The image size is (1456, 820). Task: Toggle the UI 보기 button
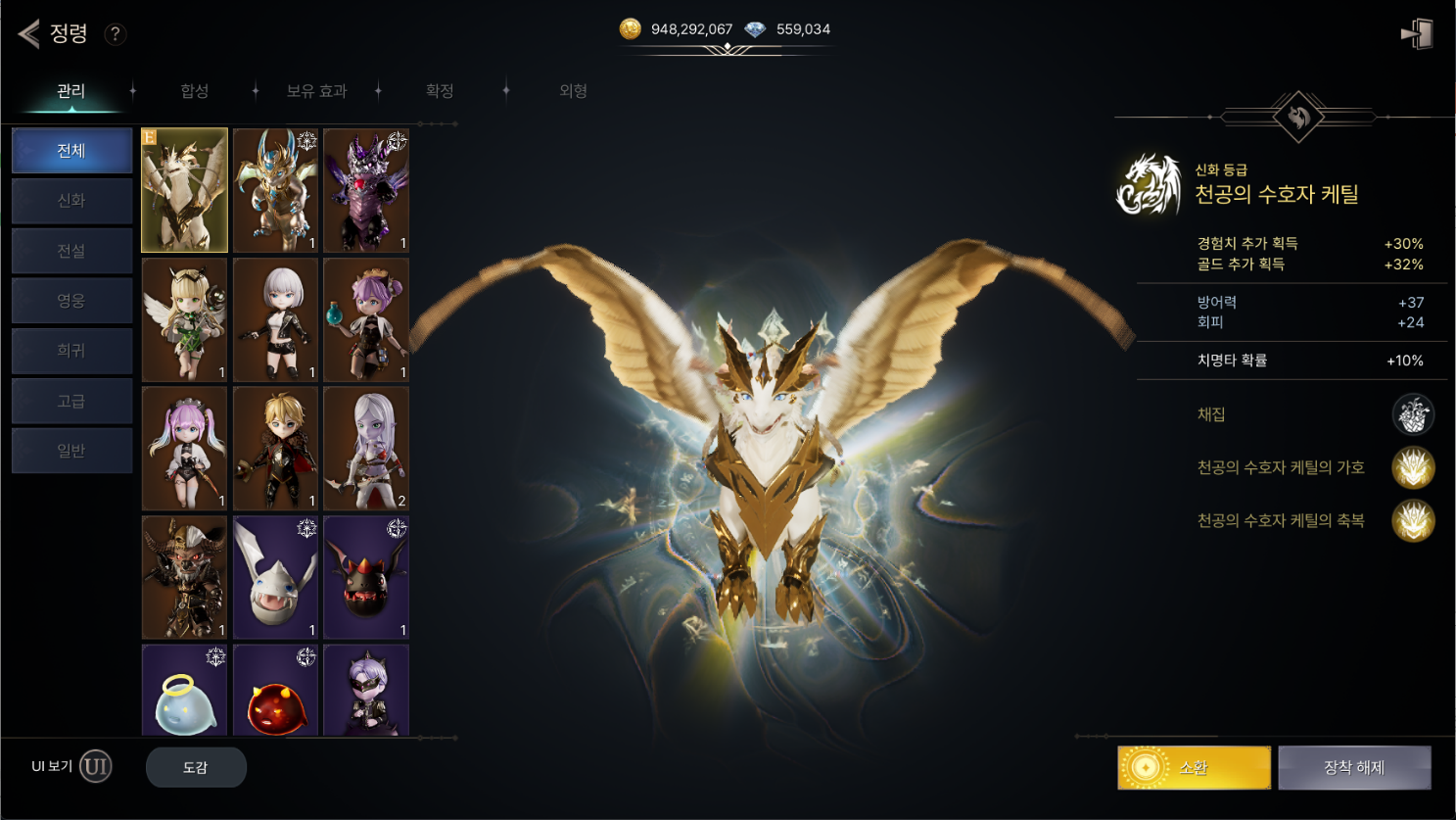tap(95, 766)
